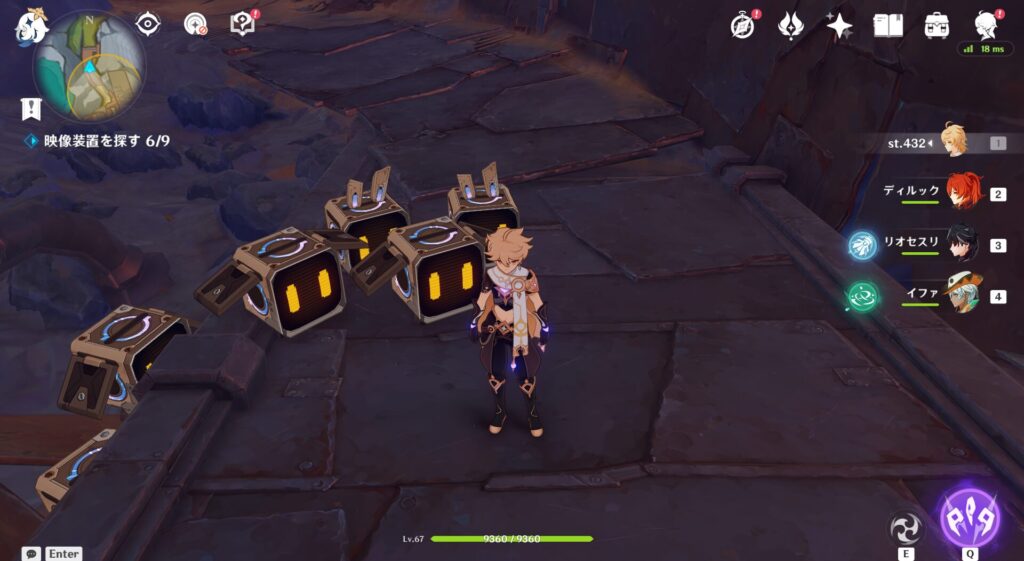Click the eye-shaped icon beside the minimap

pos(148,23)
